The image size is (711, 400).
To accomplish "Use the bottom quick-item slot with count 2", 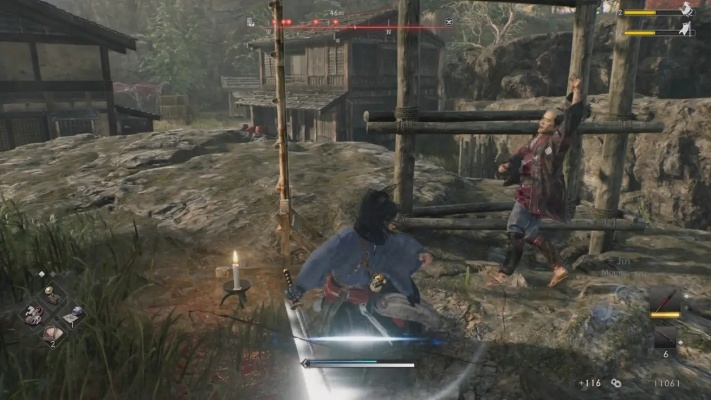I will click(x=51, y=335).
